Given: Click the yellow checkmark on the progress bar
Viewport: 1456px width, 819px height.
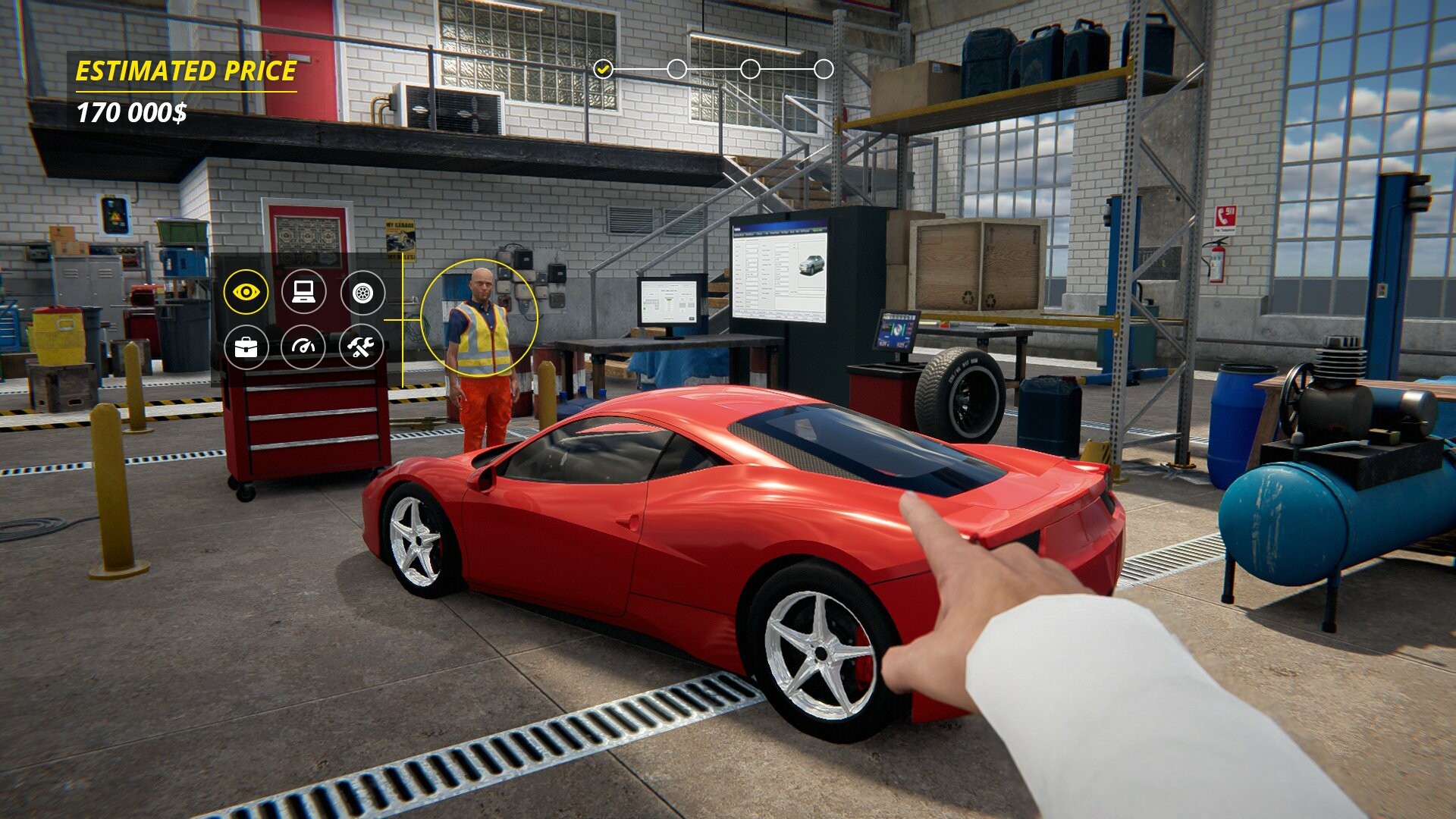Looking at the screenshot, I should tap(603, 69).
